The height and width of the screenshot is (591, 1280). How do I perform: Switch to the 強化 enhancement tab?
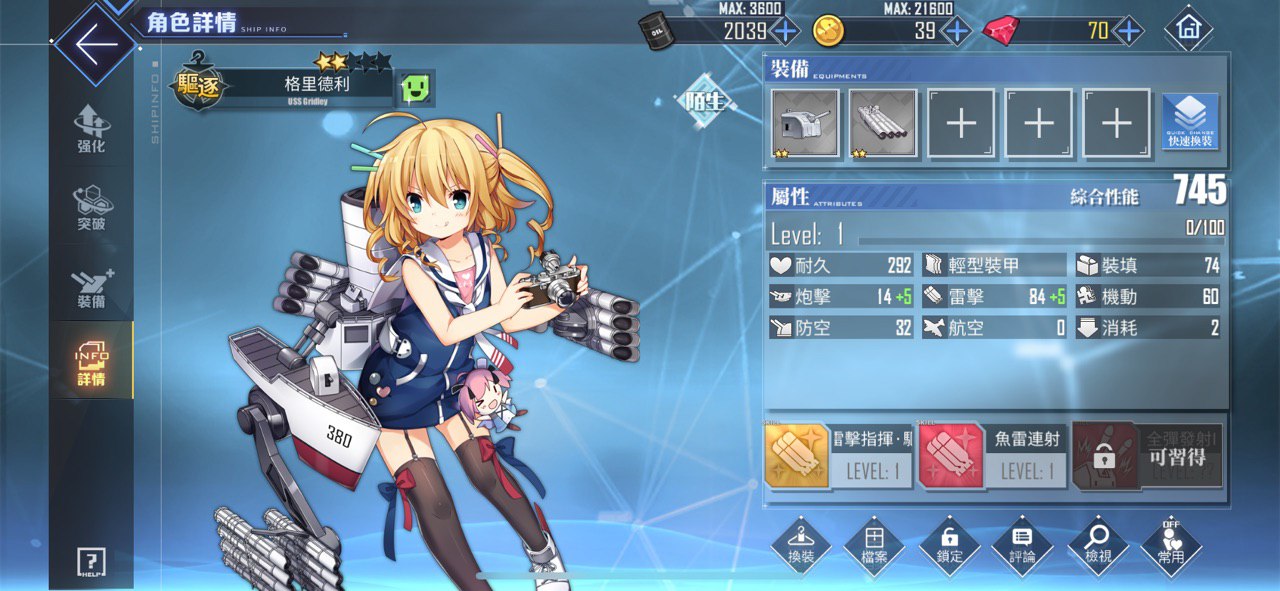tap(91, 130)
